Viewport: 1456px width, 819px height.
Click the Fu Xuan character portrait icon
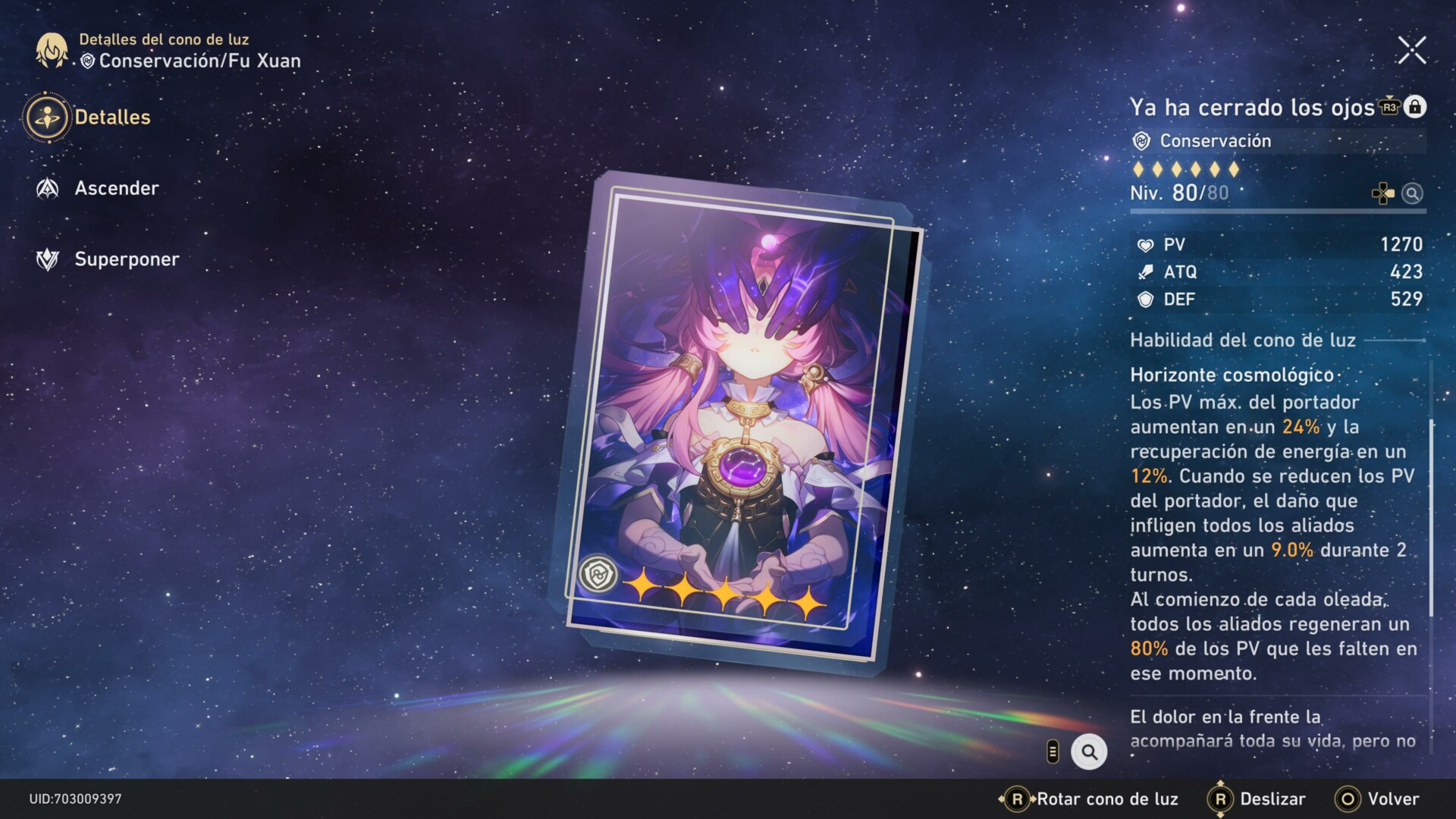tap(52, 50)
